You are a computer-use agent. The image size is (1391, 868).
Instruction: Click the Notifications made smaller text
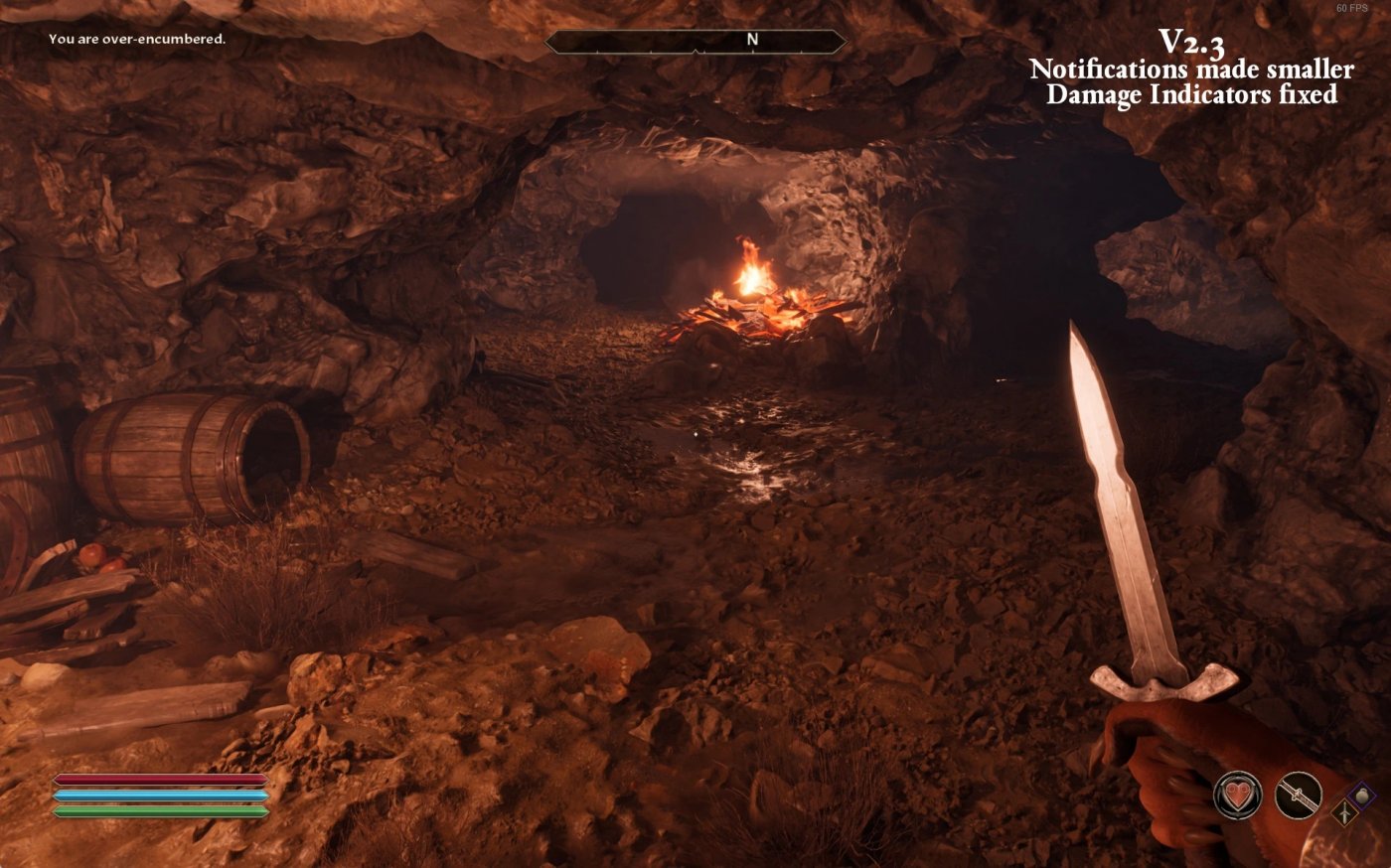click(1192, 70)
